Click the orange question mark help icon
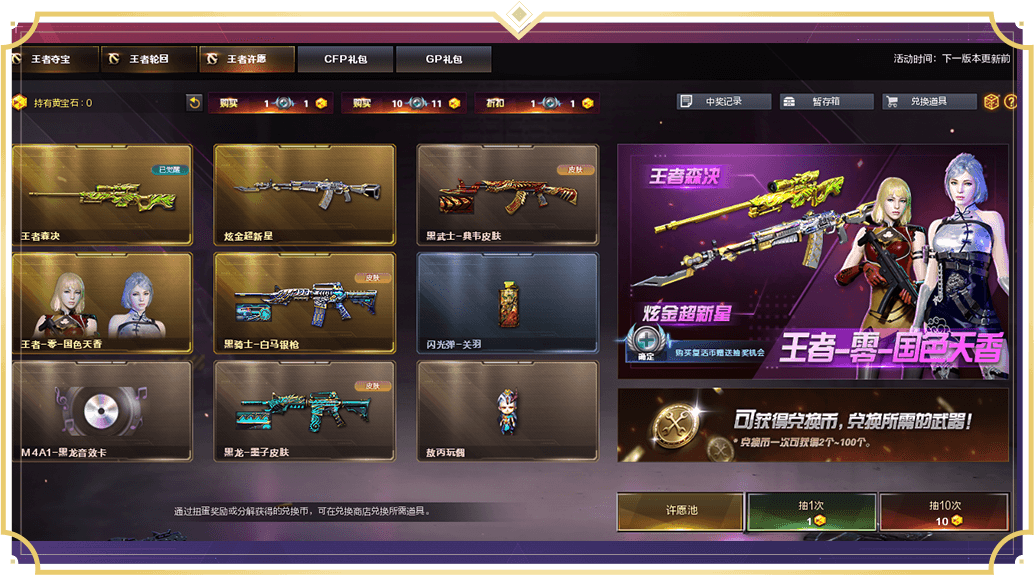The height and width of the screenshot is (575, 1034). click(1010, 102)
